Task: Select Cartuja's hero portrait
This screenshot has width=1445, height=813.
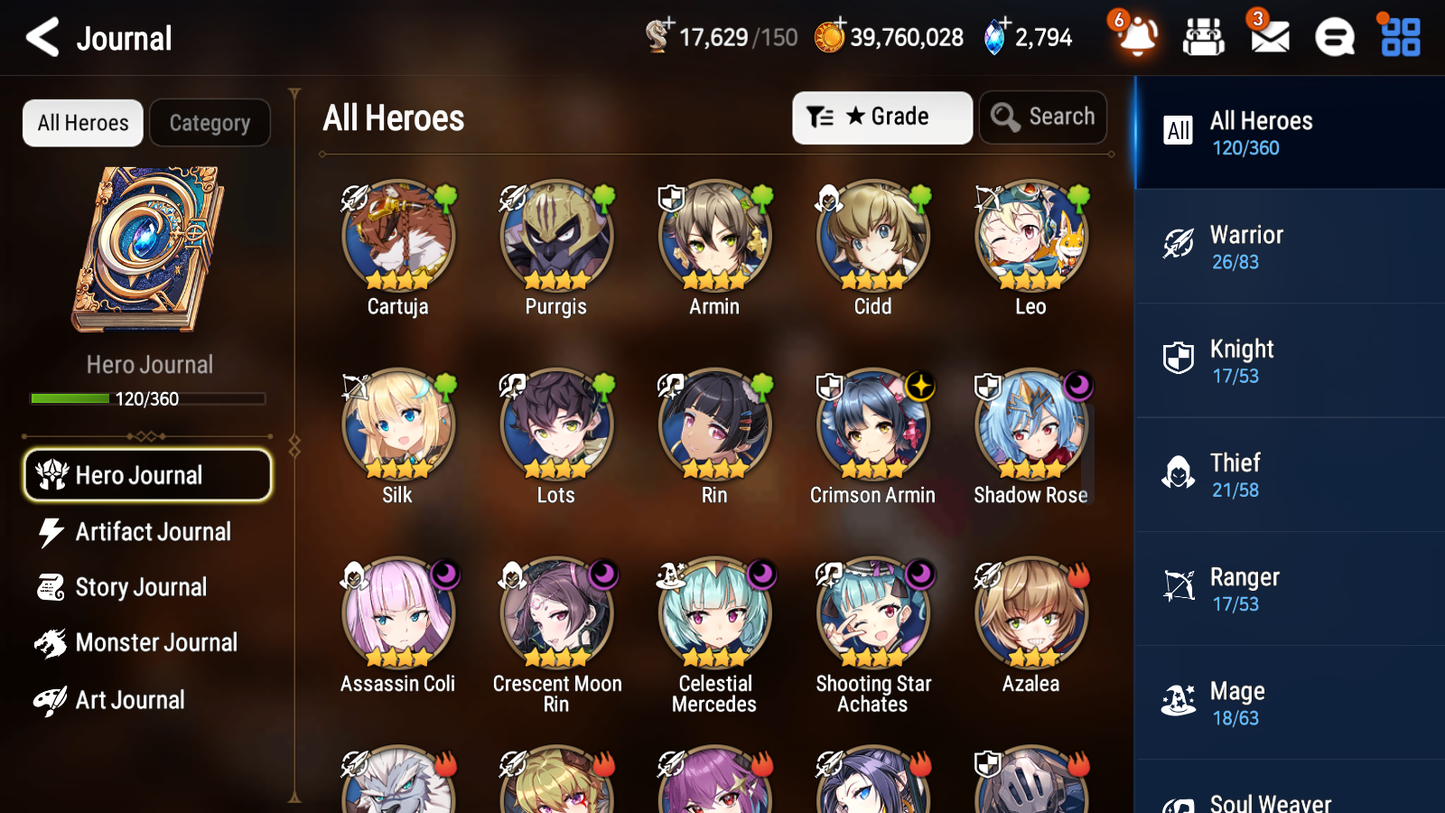Action: [x=397, y=237]
